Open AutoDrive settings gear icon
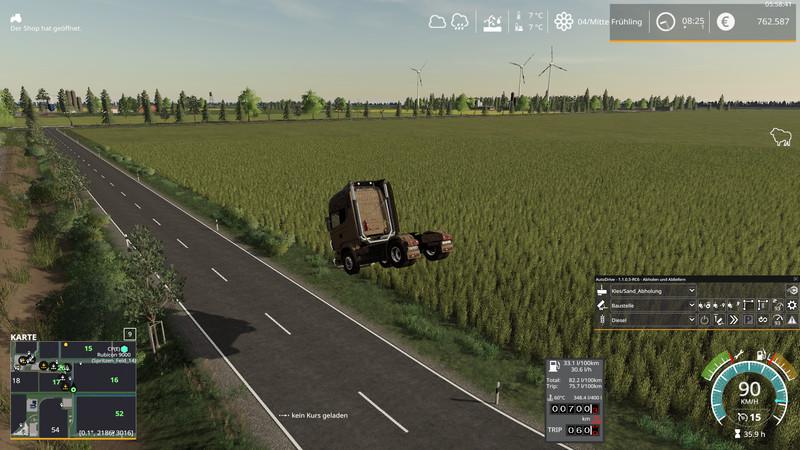The image size is (800, 450). [x=792, y=305]
